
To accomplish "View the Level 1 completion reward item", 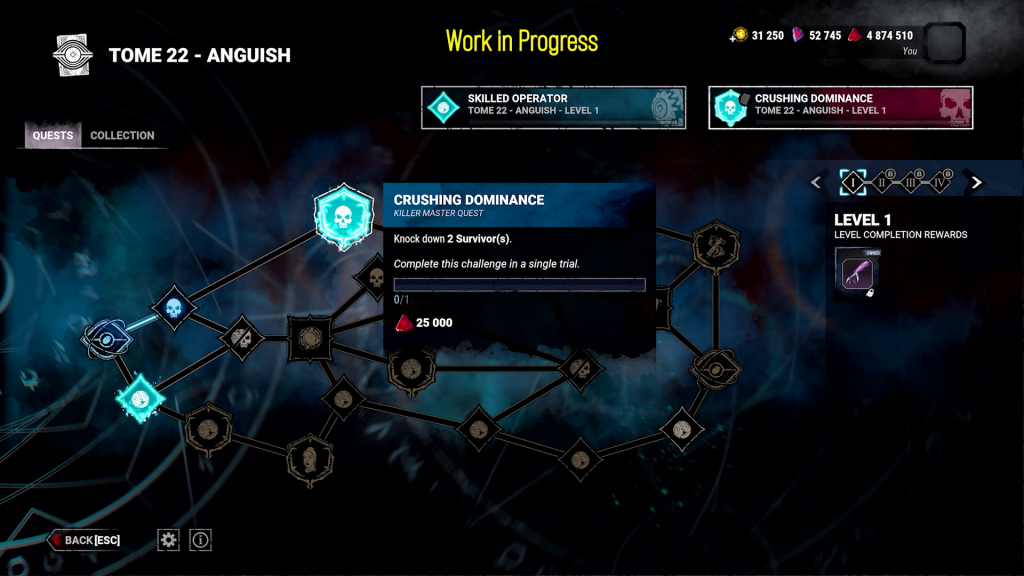I will tap(857, 272).
